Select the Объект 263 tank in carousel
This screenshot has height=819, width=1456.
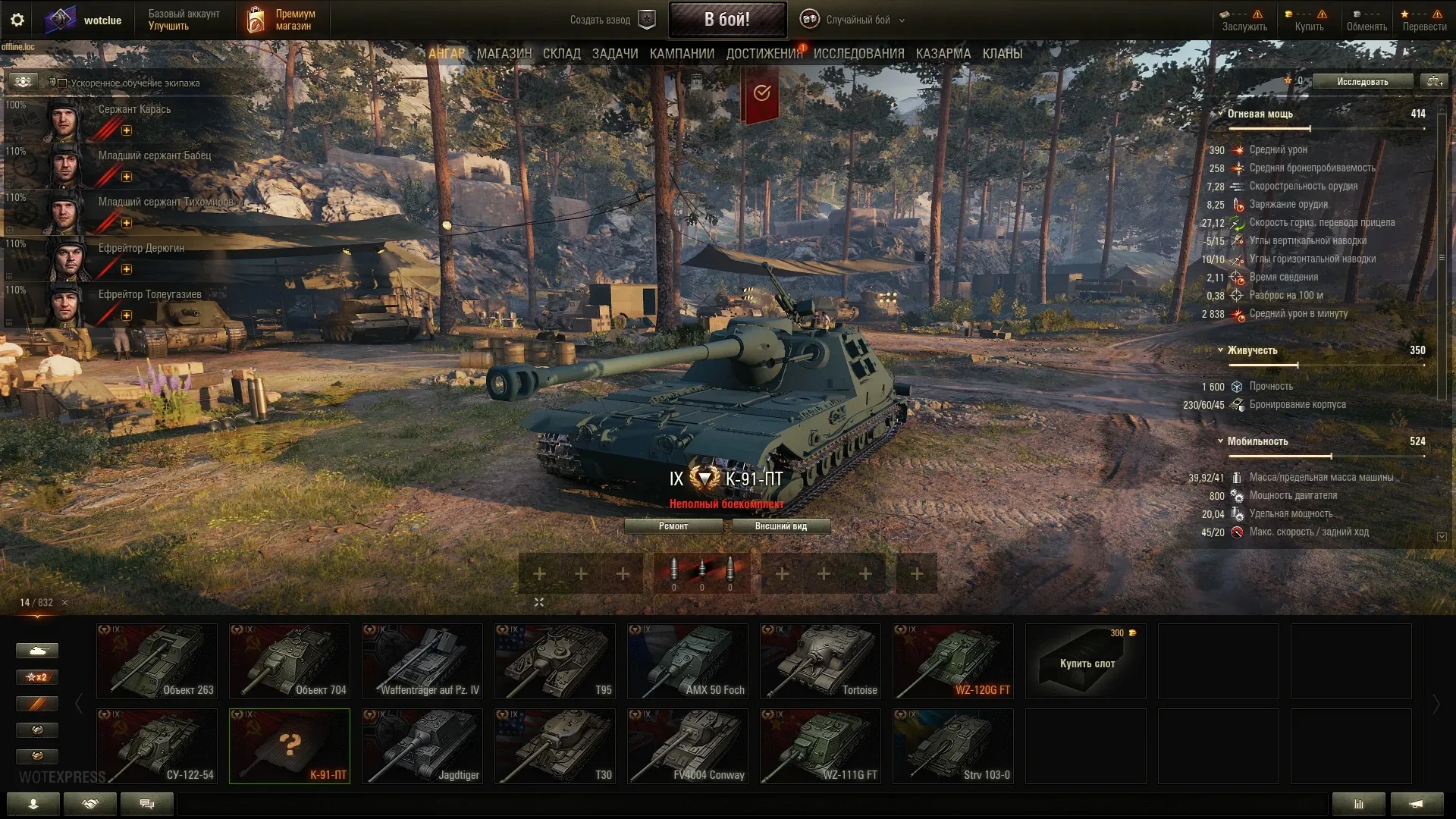coord(157,661)
